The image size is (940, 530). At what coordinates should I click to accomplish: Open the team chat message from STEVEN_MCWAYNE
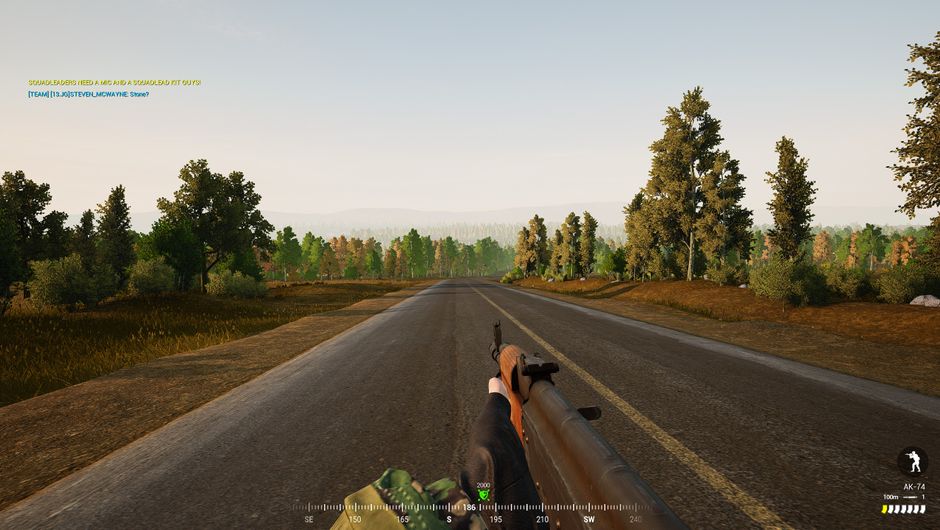pyautogui.click(x=88, y=94)
